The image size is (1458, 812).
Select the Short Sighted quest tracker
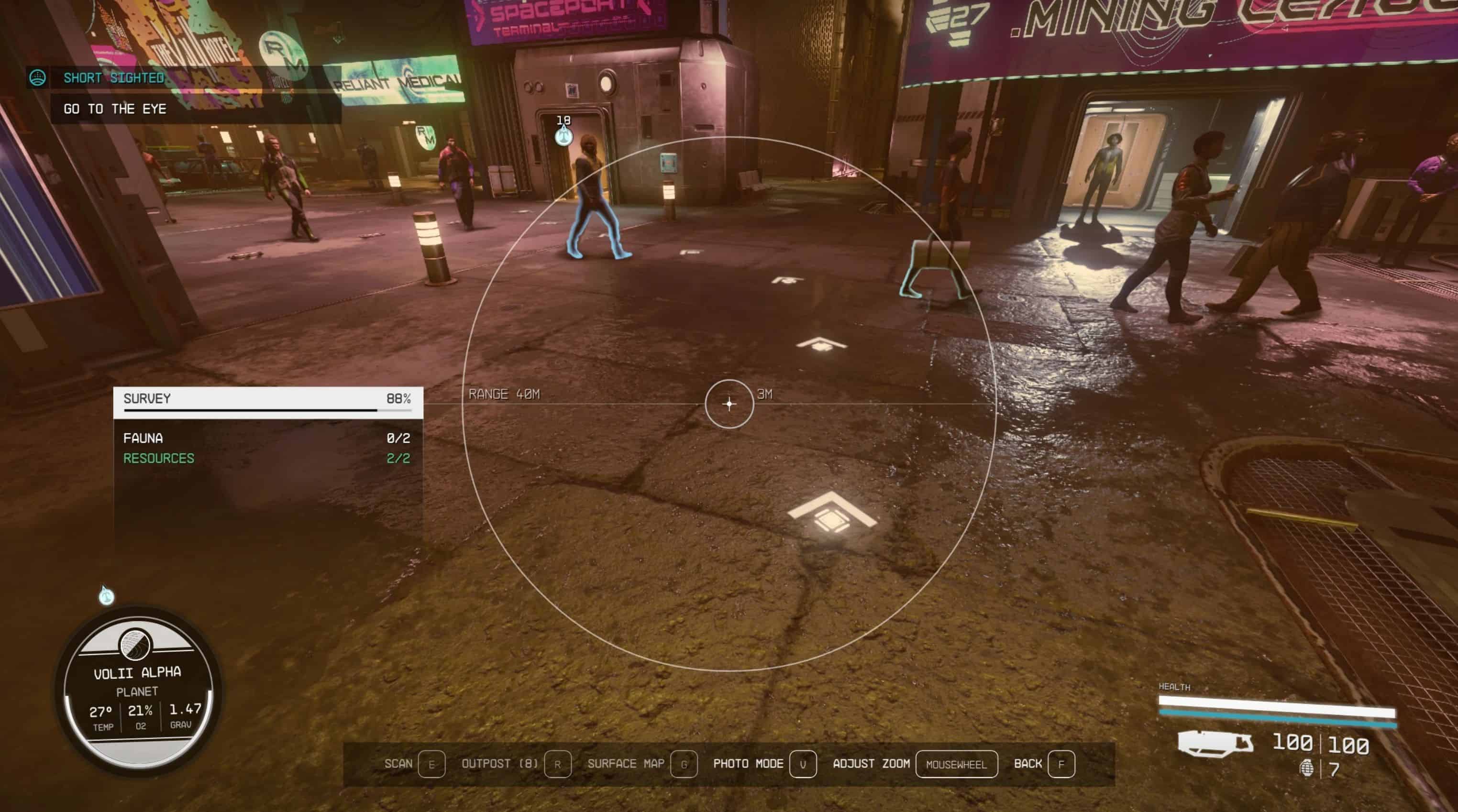tap(114, 78)
